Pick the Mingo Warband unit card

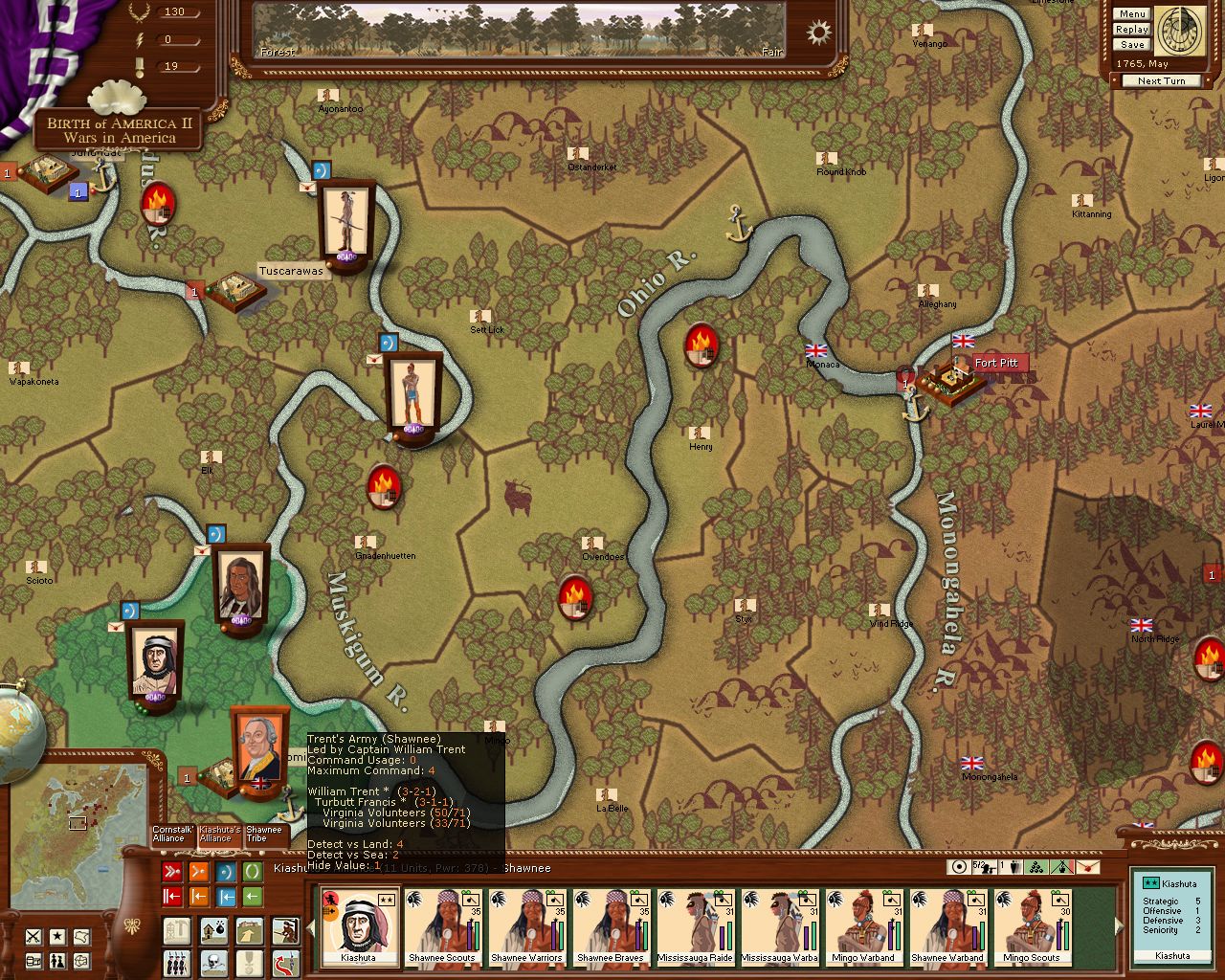tap(863, 926)
